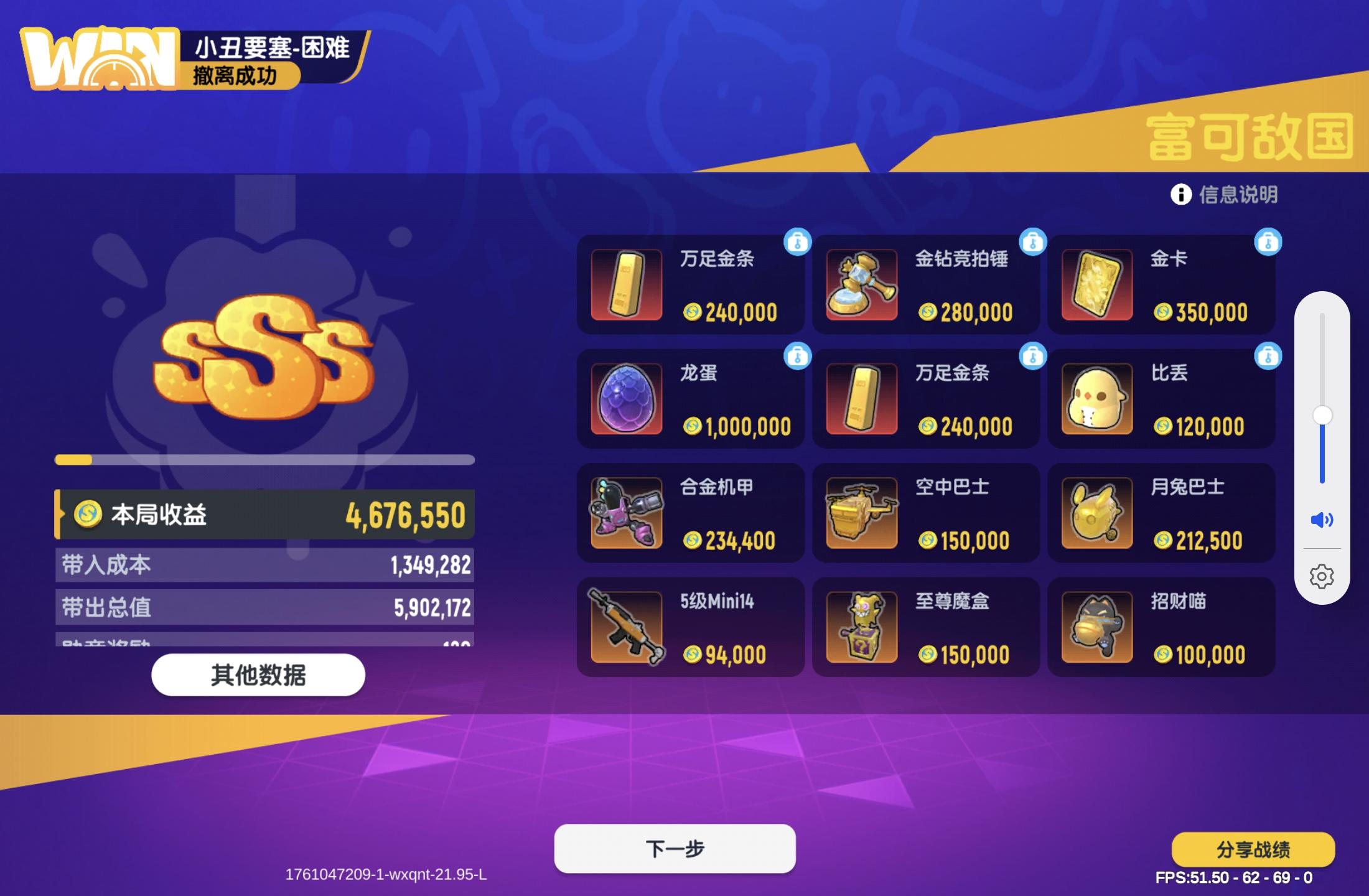The width and height of the screenshot is (1369, 896).
Task: Toggle the lock badge on the 金卡 card
Action: click(1269, 243)
